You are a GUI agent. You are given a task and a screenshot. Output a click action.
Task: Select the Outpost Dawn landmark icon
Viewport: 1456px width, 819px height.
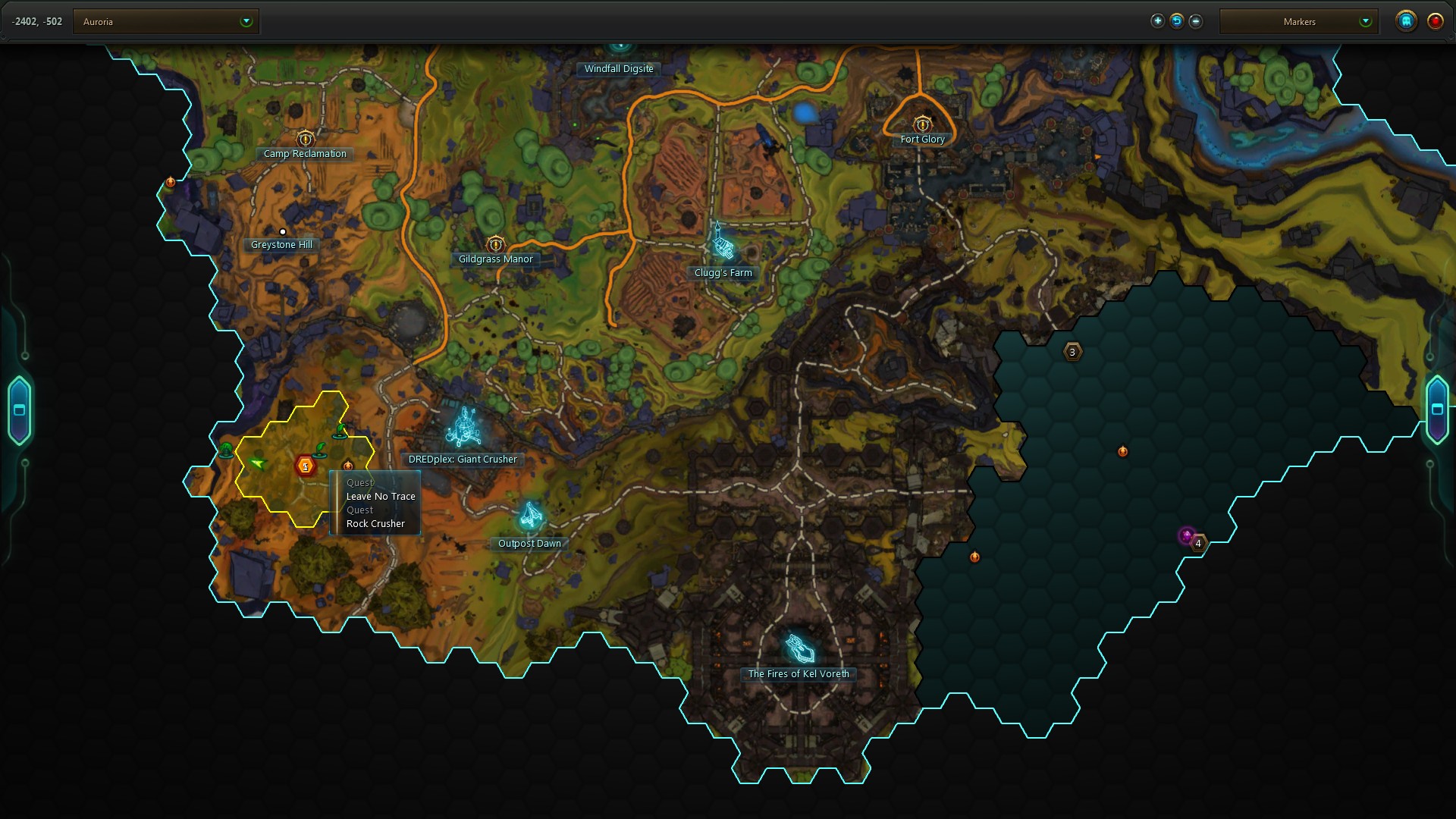(x=530, y=516)
